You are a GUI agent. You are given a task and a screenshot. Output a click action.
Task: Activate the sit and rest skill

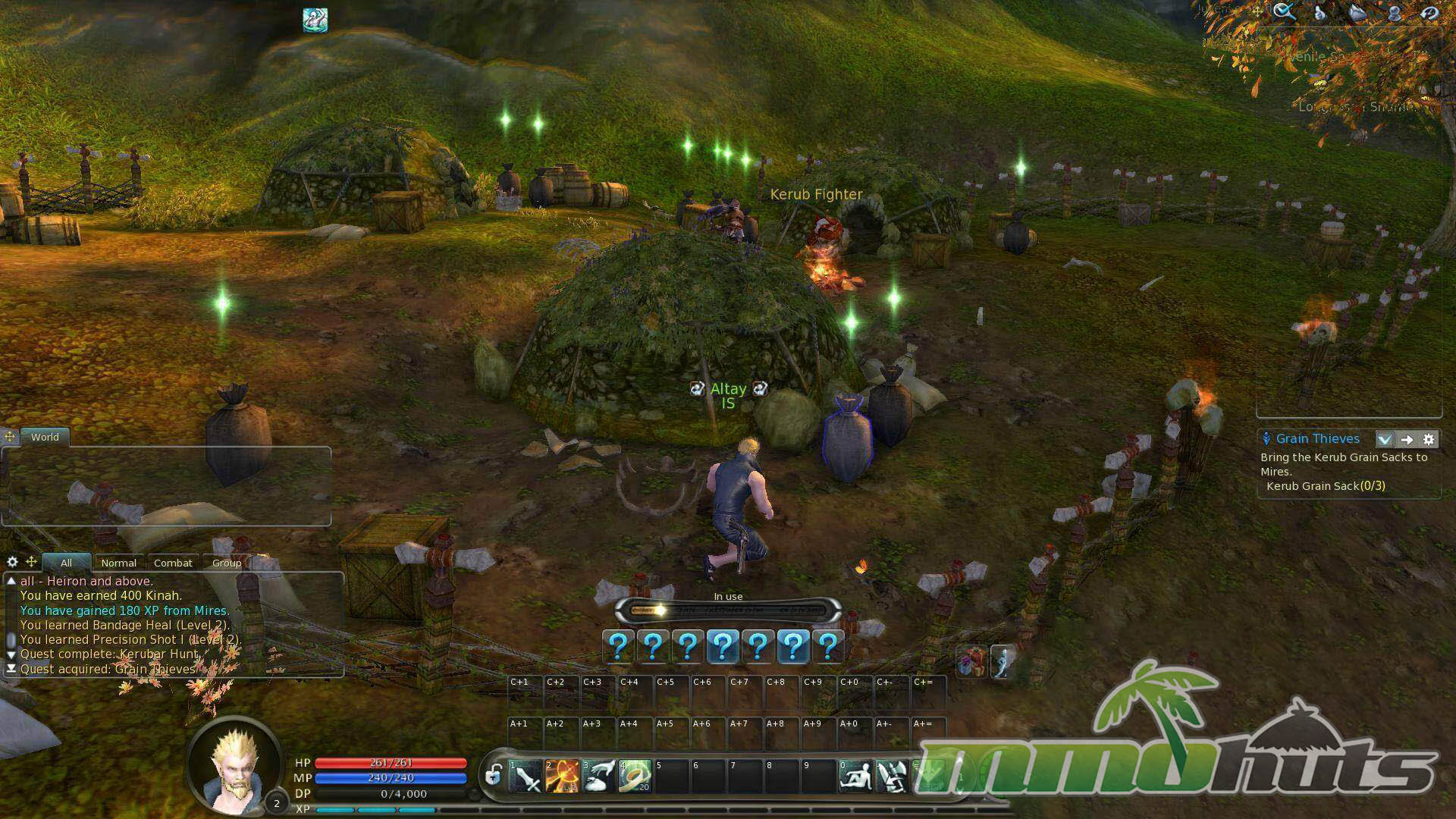(855, 776)
